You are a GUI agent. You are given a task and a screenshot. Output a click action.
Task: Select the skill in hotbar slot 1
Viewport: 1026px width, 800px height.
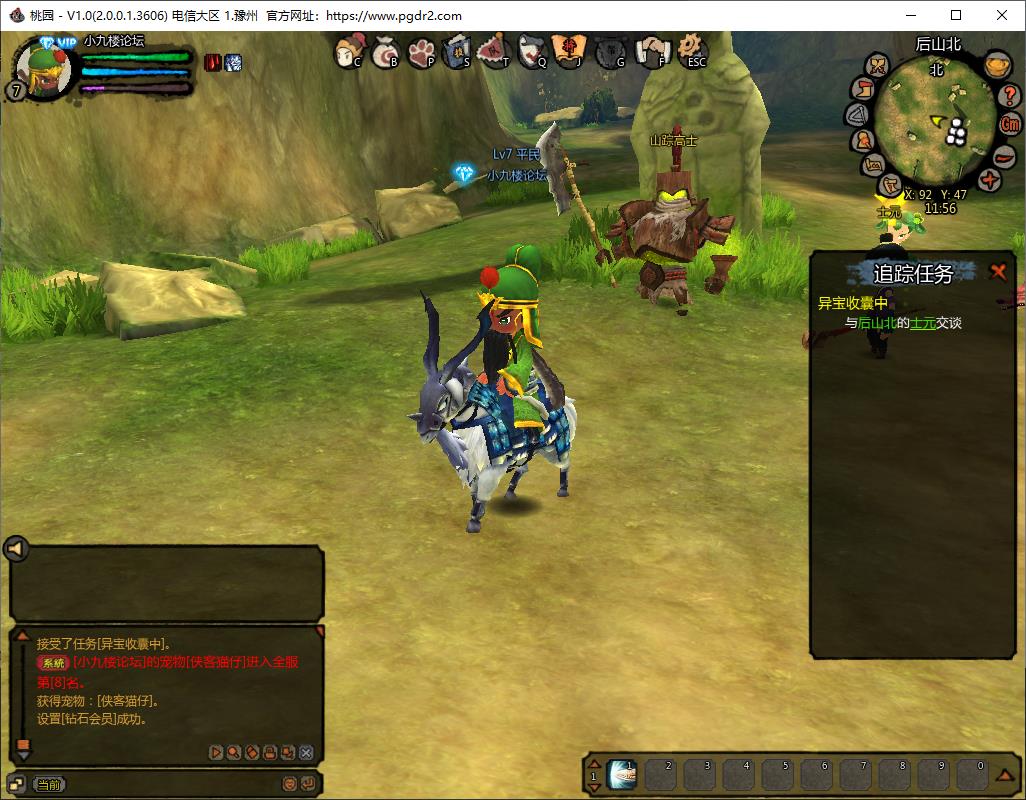[x=622, y=774]
